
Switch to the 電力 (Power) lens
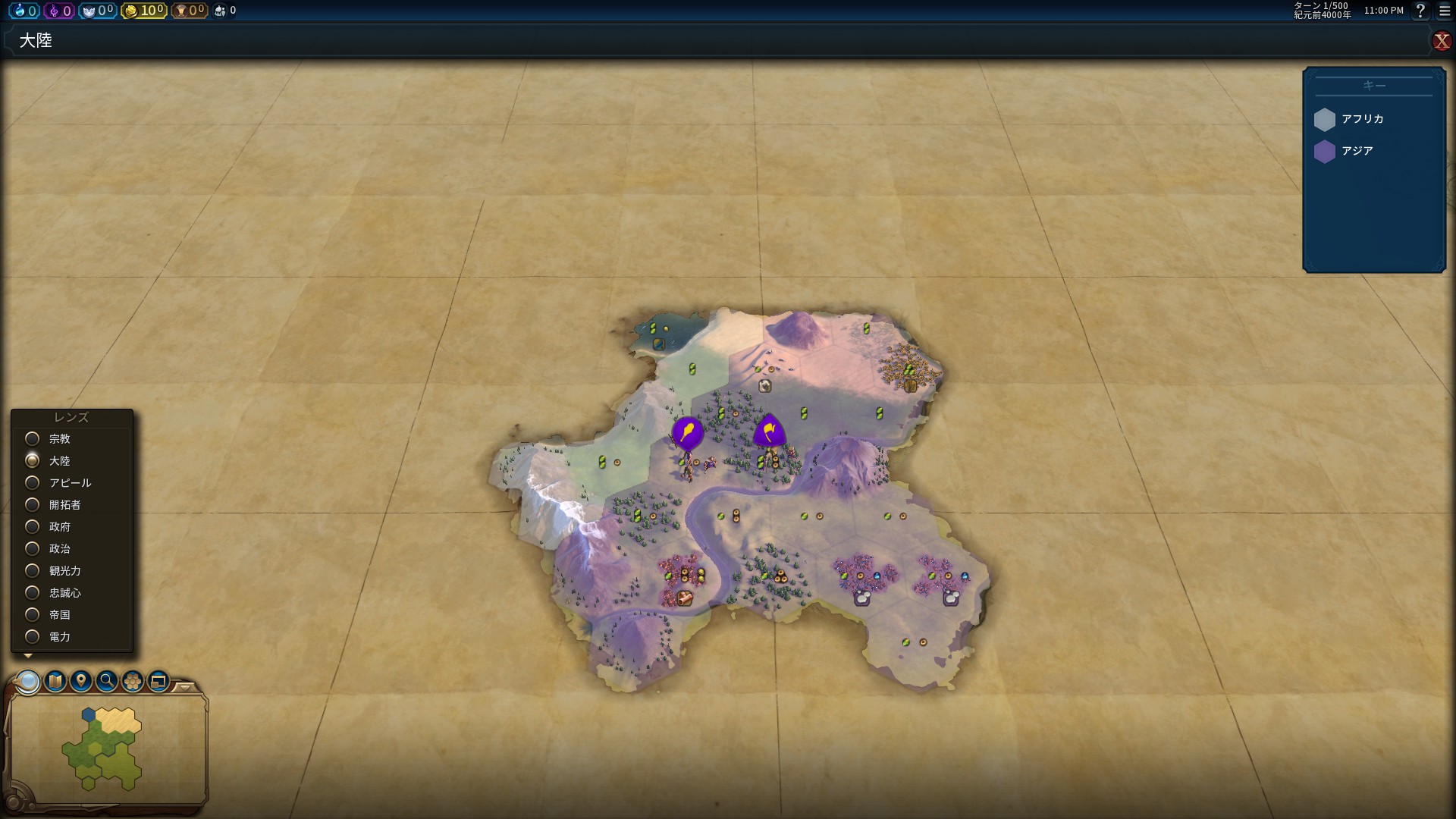pyautogui.click(x=33, y=636)
